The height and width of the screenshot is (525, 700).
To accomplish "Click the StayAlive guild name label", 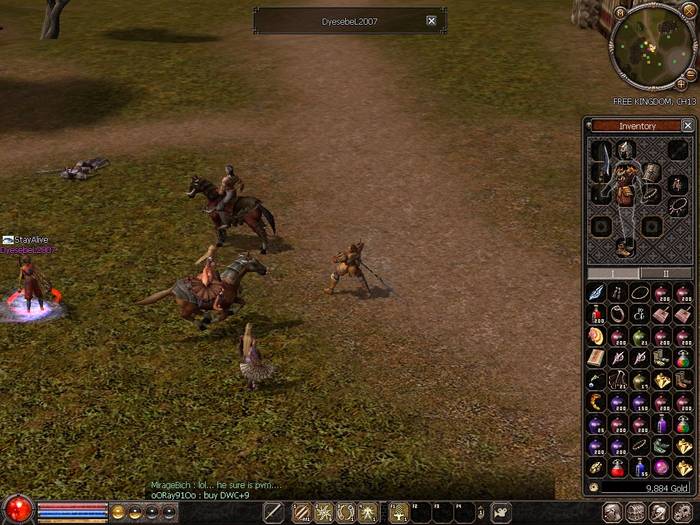I will (x=30, y=240).
